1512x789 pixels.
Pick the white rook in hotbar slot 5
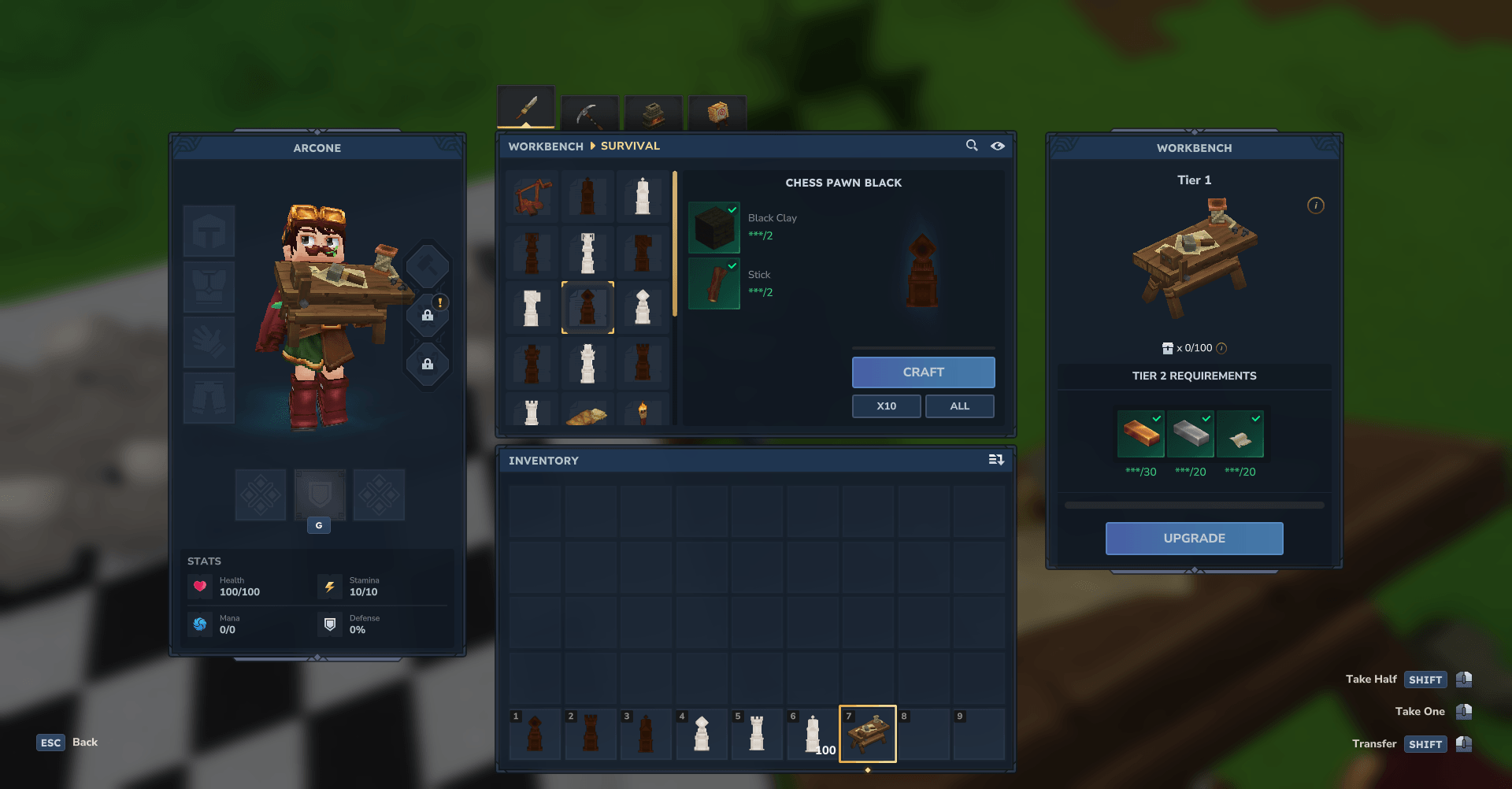[757, 735]
